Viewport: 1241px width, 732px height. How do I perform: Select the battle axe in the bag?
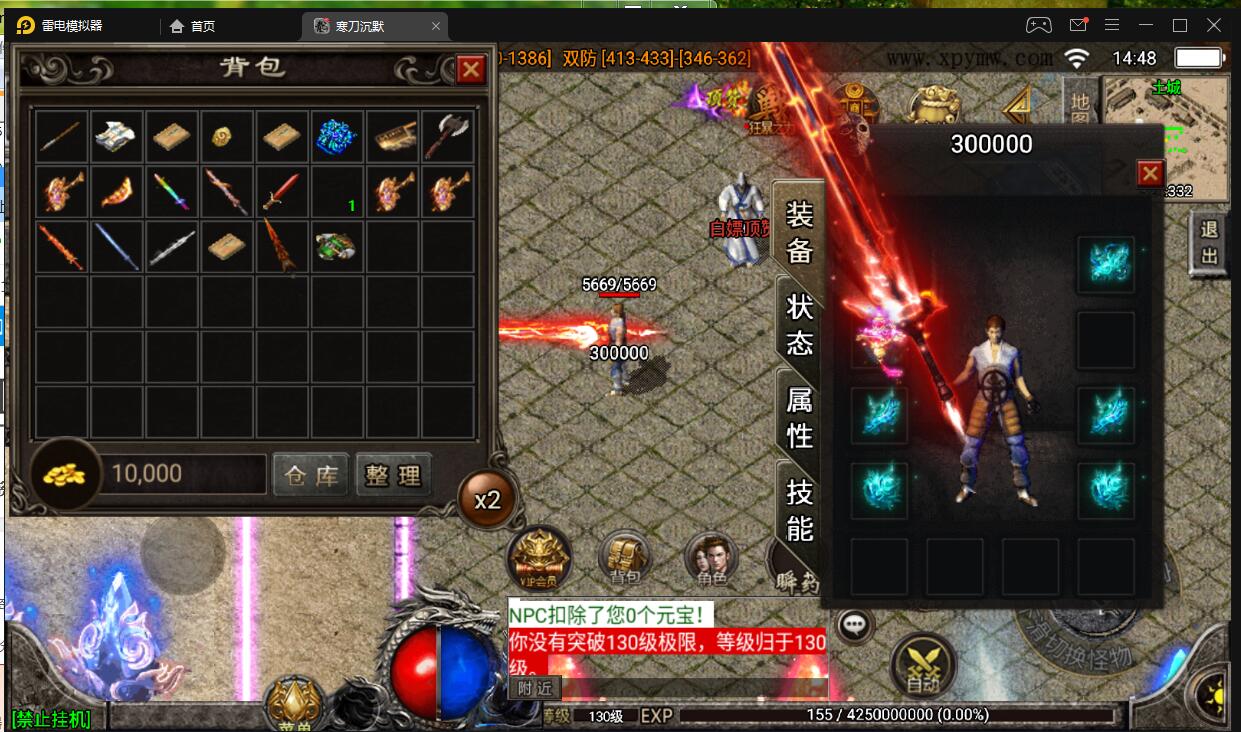446,137
